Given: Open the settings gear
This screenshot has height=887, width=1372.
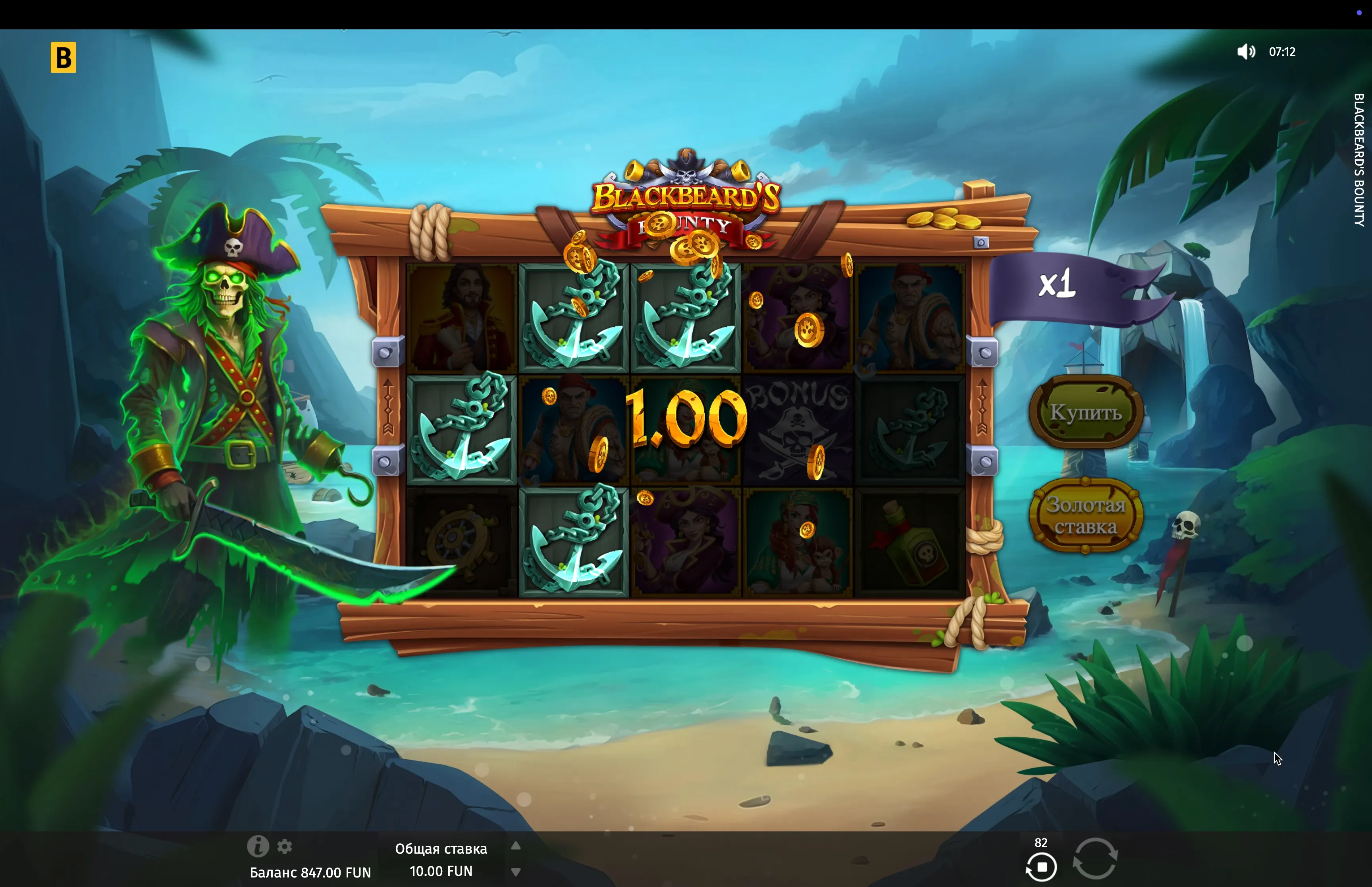Looking at the screenshot, I should 285,847.
